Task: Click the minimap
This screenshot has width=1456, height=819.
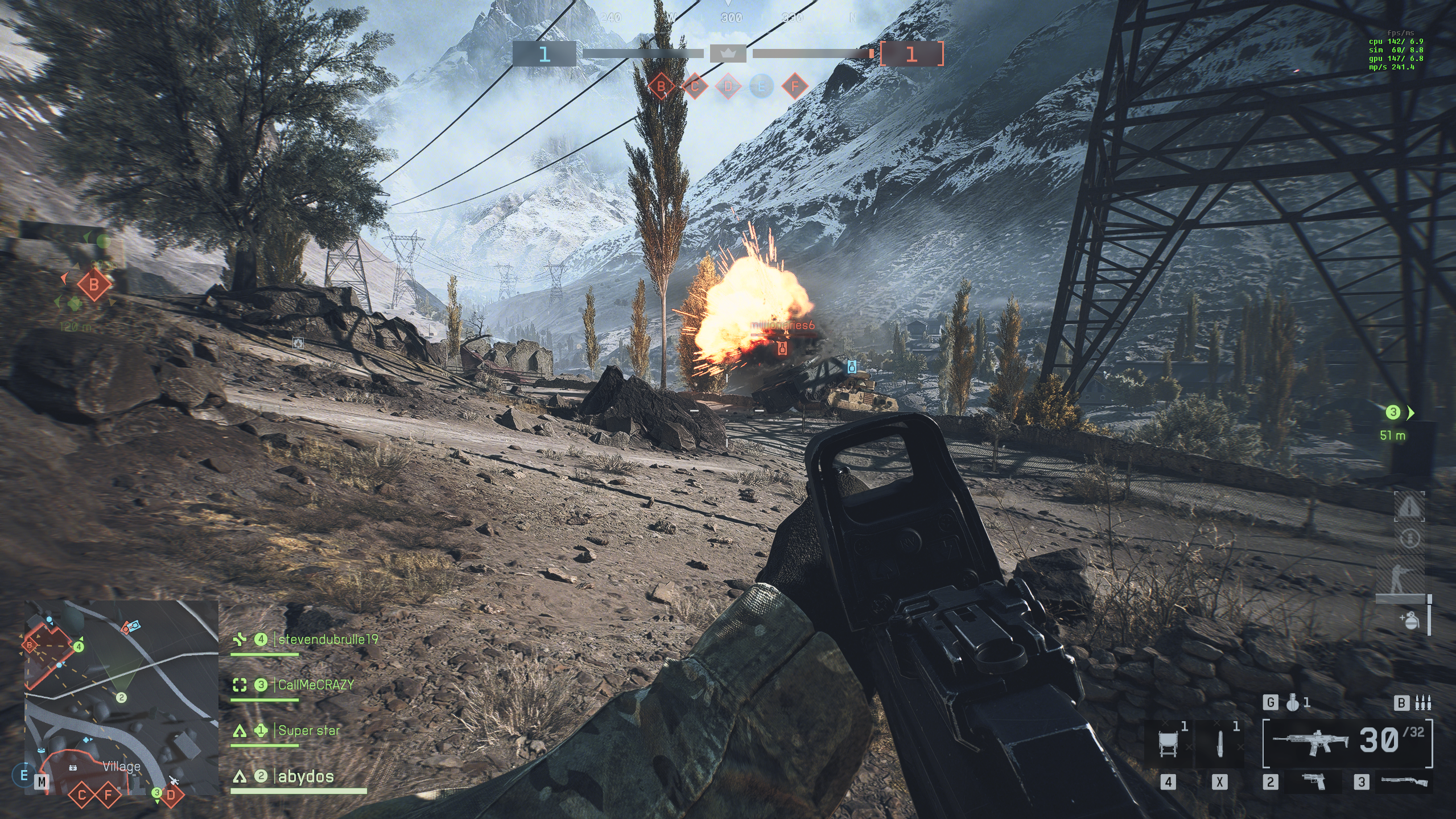Action: [121, 697]
